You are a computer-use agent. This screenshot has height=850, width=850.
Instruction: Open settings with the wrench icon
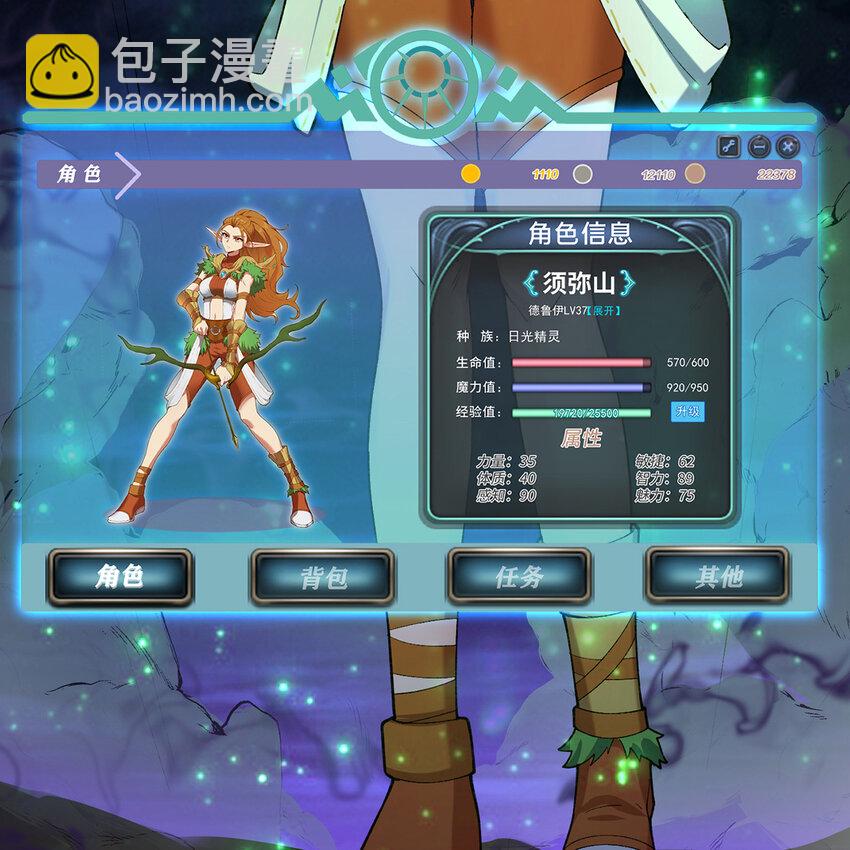coord(729,147)
